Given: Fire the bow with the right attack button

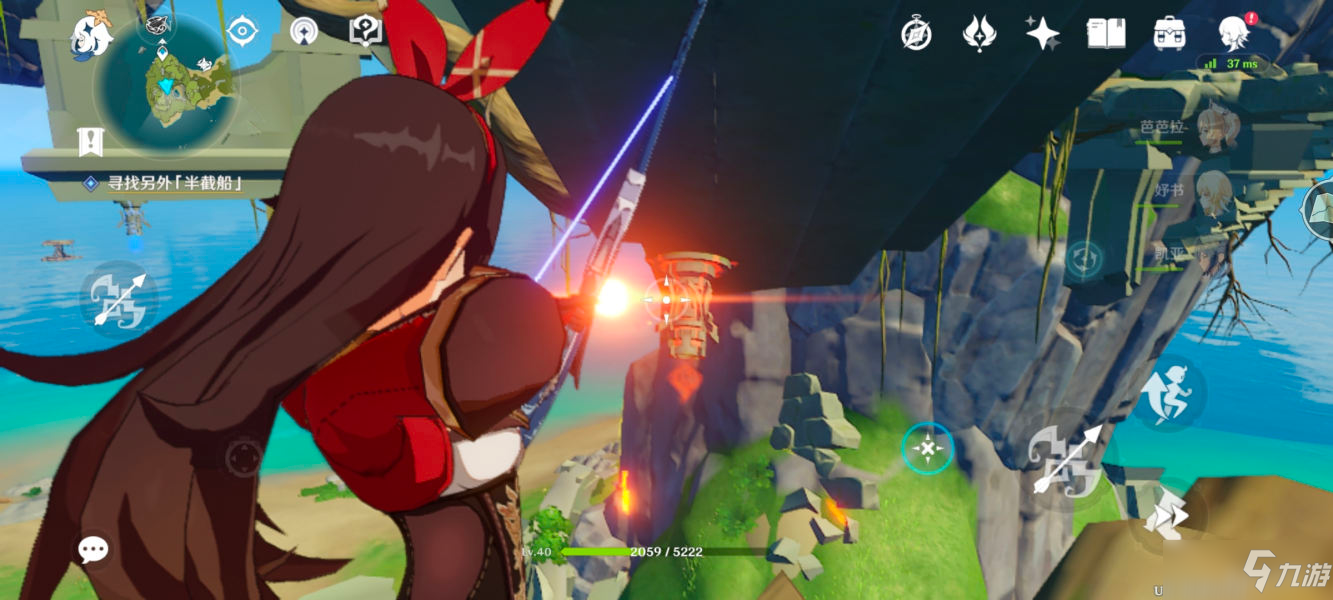Looking at the screenshot, I should (1066, 458).
